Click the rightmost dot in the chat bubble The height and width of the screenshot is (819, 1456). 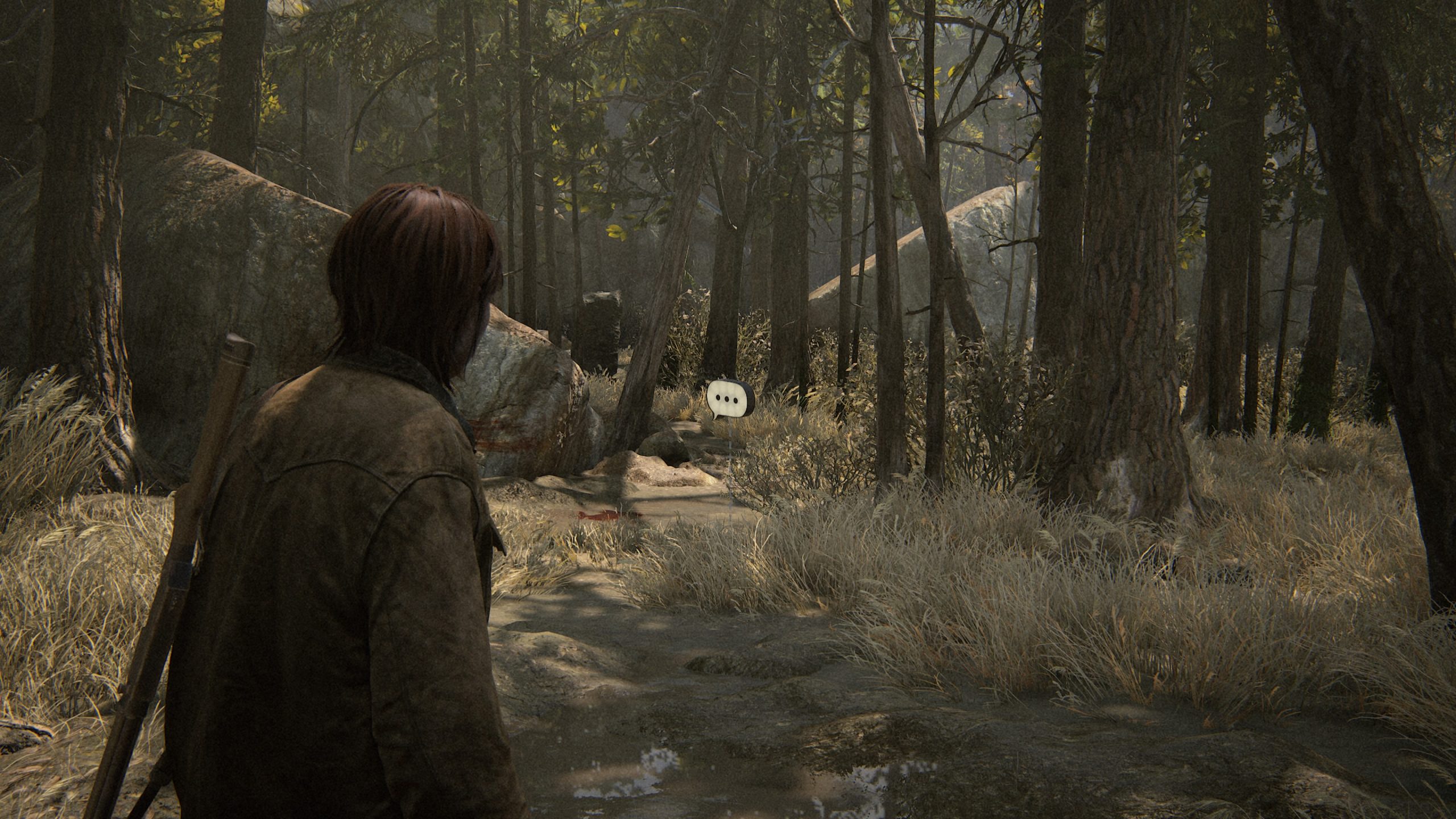coord(735,400)
